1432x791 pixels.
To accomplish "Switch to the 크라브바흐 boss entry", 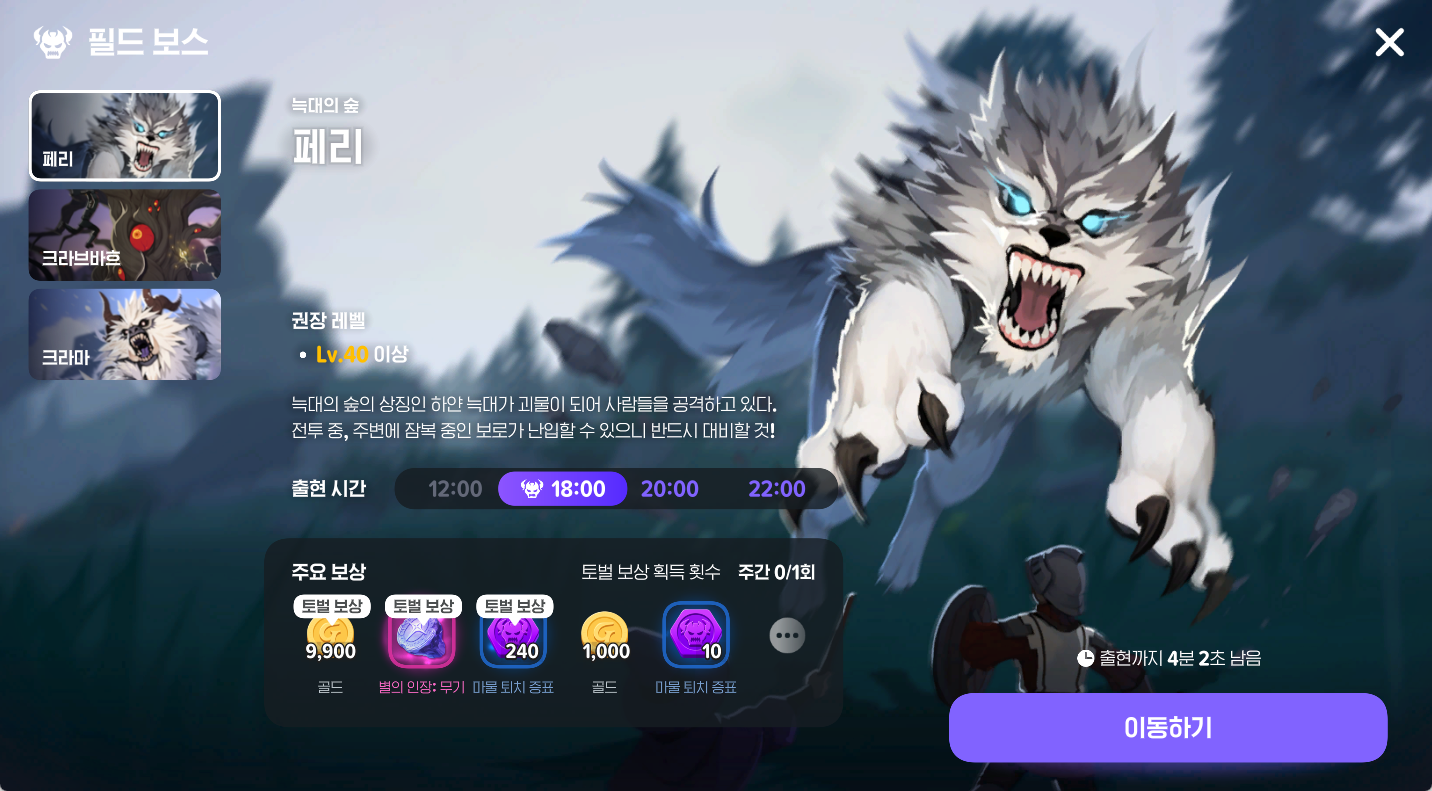I will 124,234.
